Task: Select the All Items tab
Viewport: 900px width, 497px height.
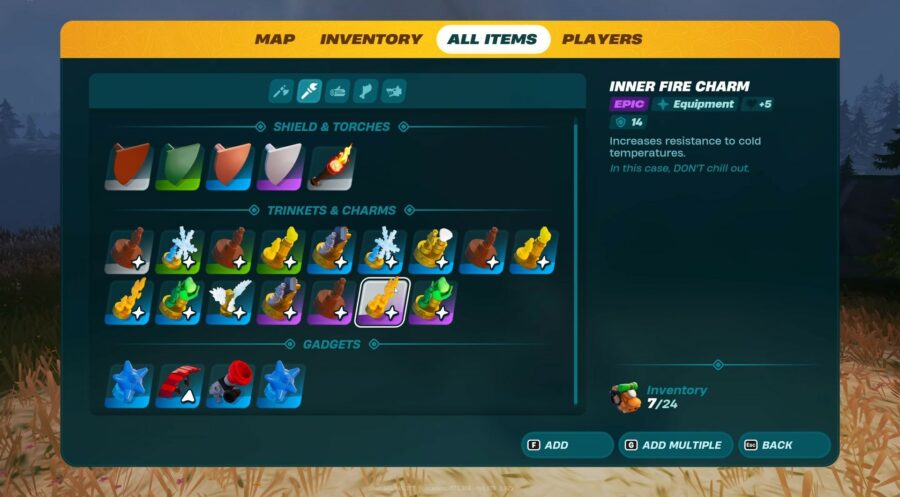Action: (x=492, y=40)
